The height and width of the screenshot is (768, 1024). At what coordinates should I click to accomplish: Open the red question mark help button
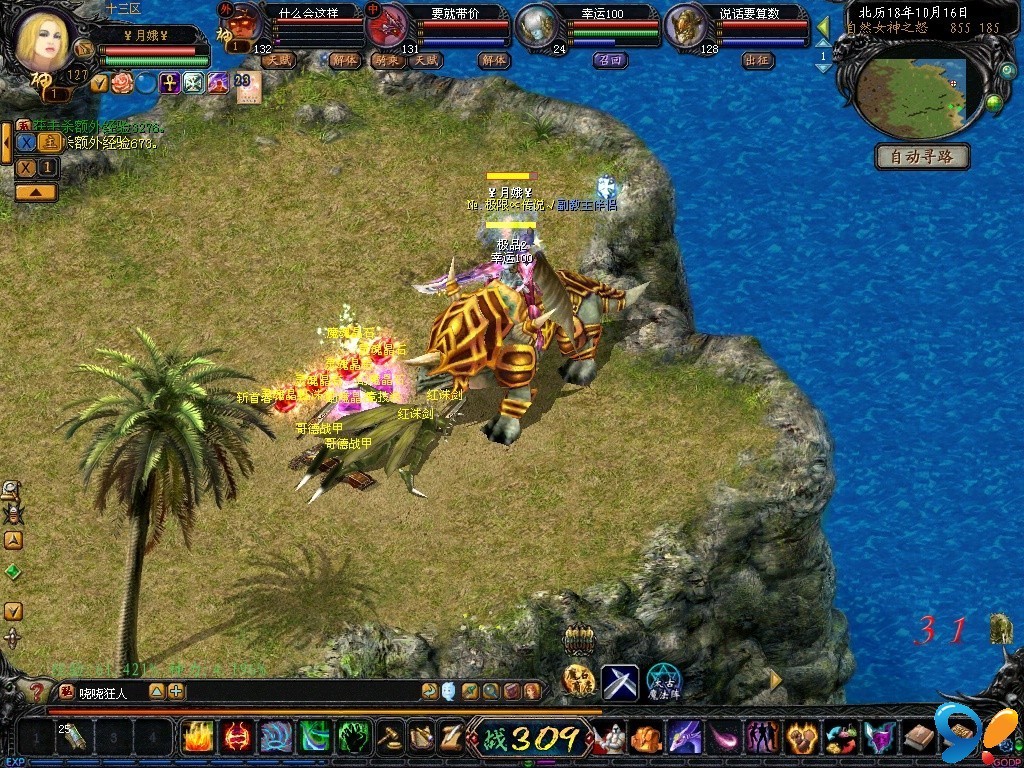[36, 691]
